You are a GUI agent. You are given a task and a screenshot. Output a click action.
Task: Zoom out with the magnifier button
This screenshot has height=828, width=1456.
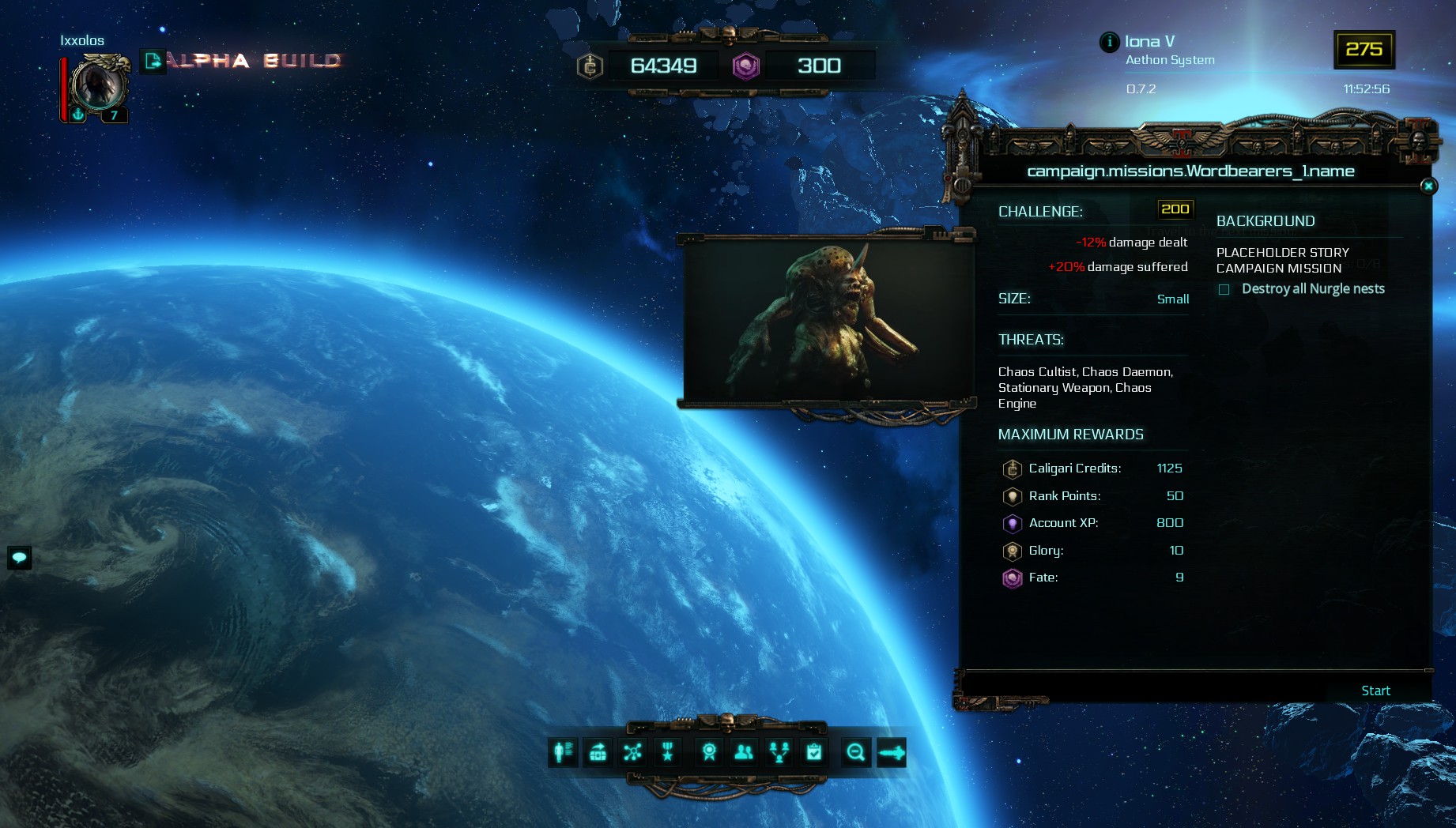[x=855, y=752]
